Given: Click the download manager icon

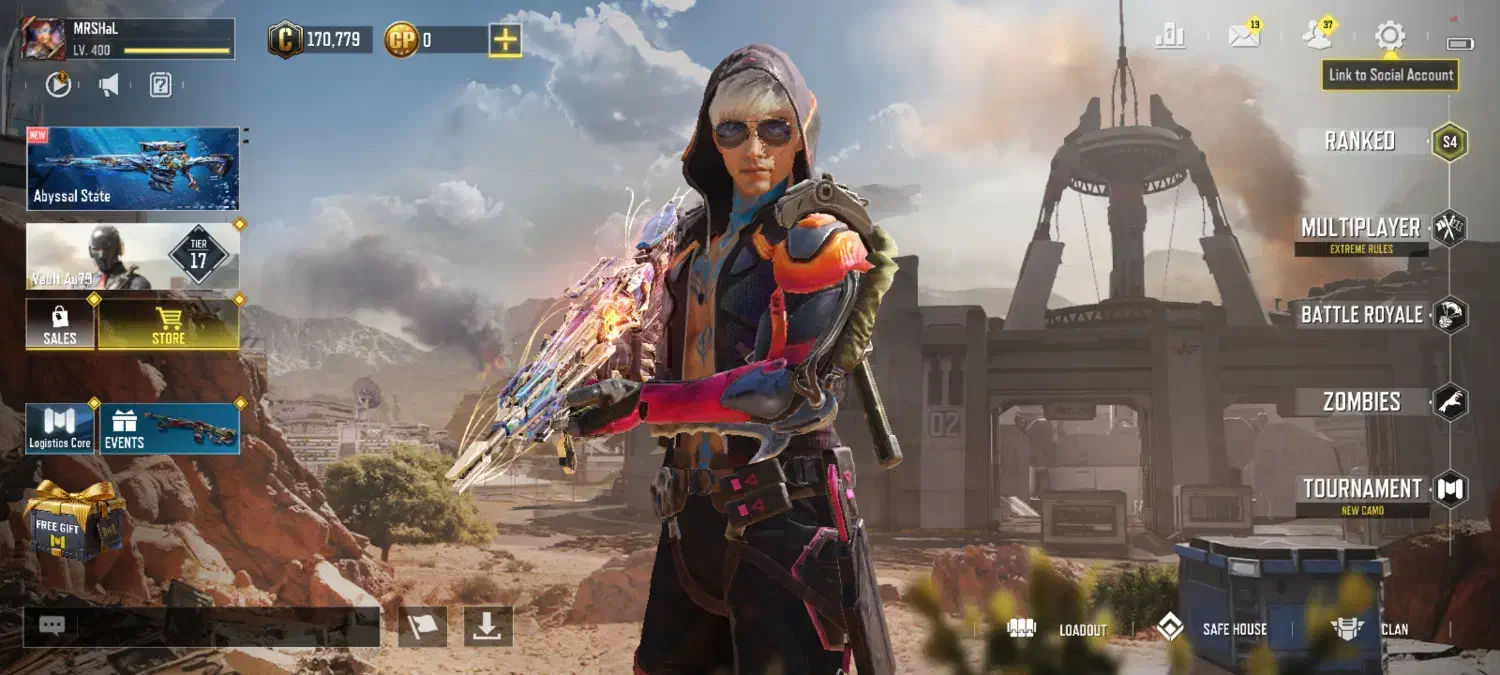Looking at the screenshot, I should (488, 626).
